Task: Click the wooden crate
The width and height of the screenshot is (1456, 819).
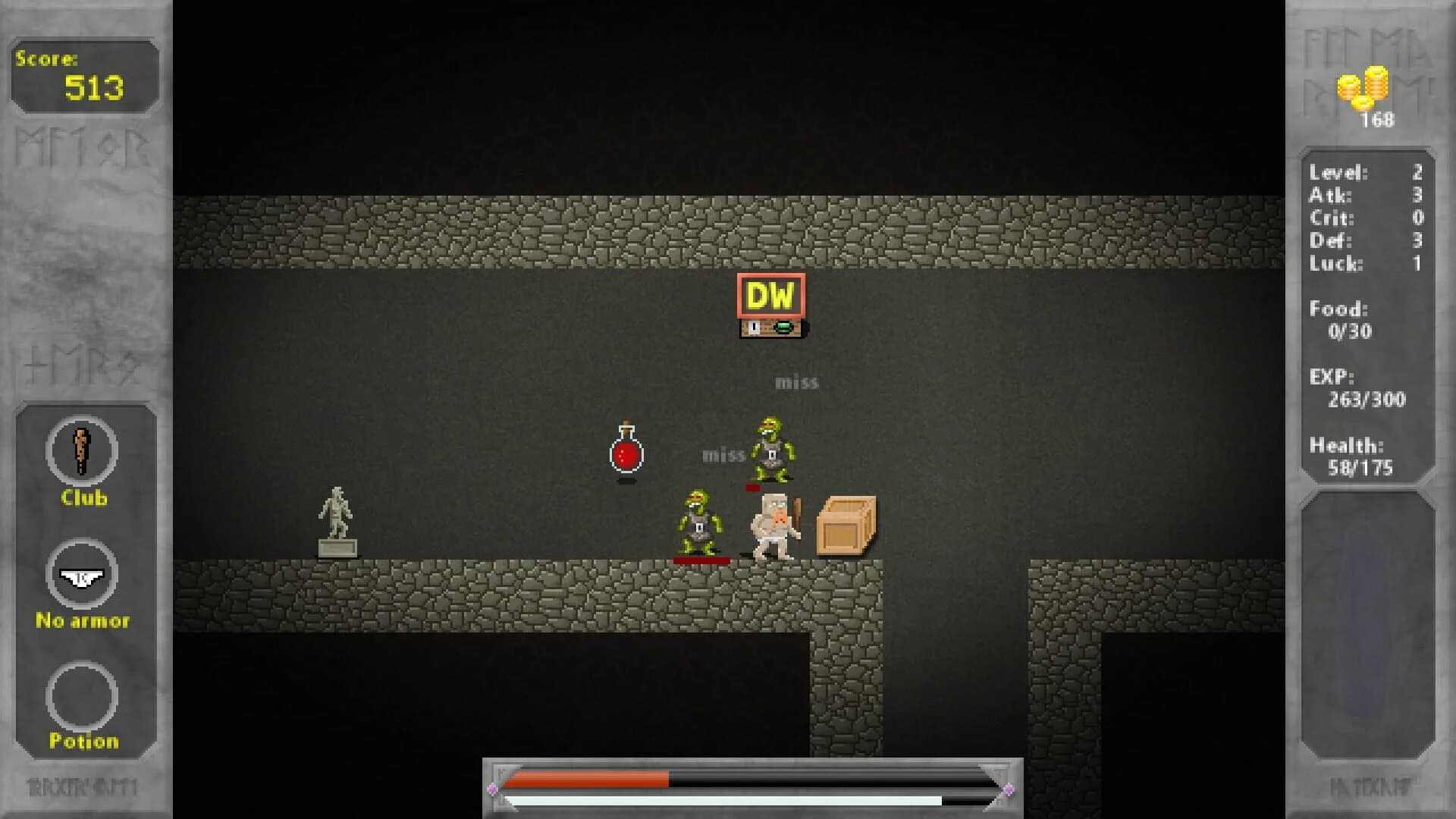Action: (x=844, y=525)
